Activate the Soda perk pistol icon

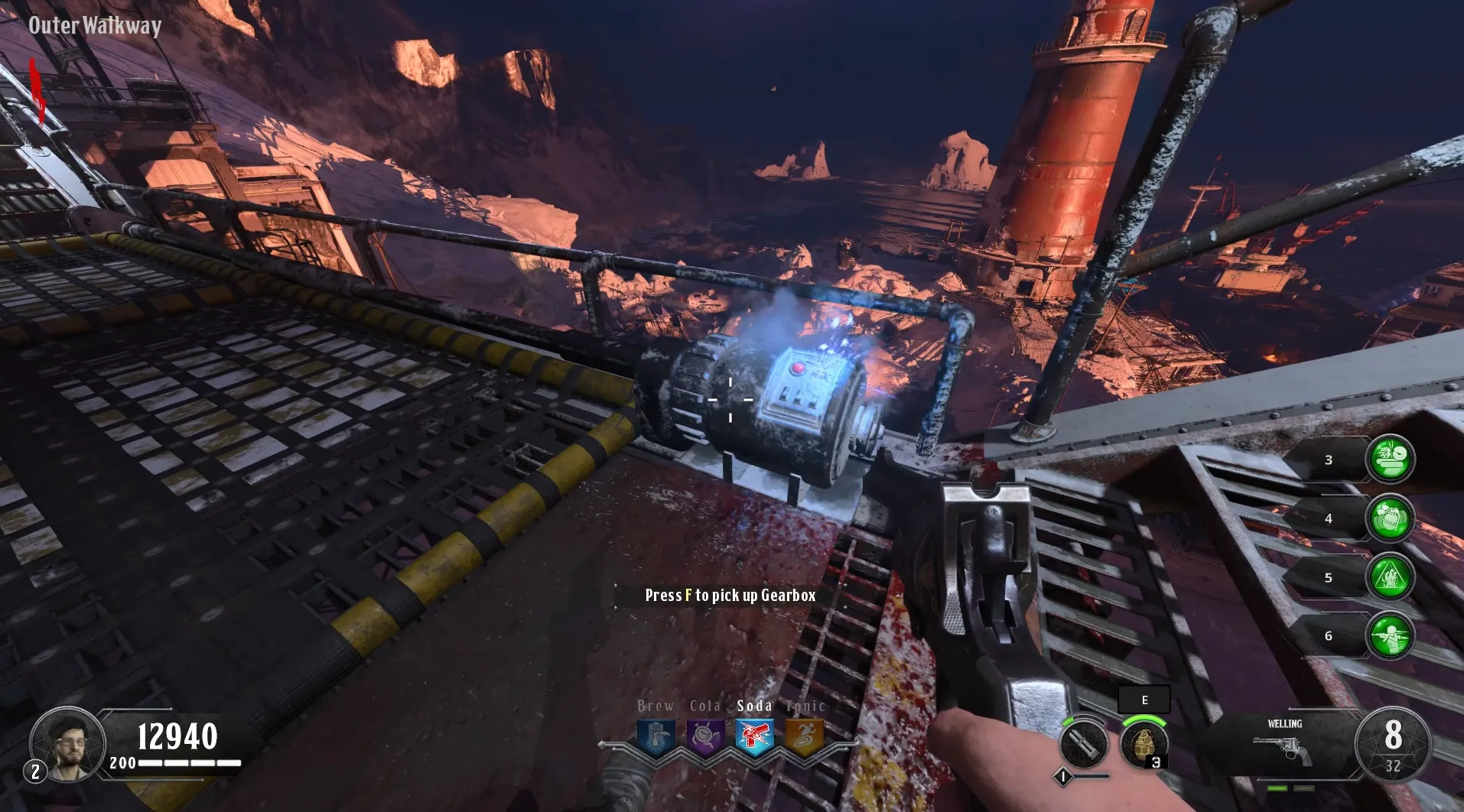click(x=754, y=737)
